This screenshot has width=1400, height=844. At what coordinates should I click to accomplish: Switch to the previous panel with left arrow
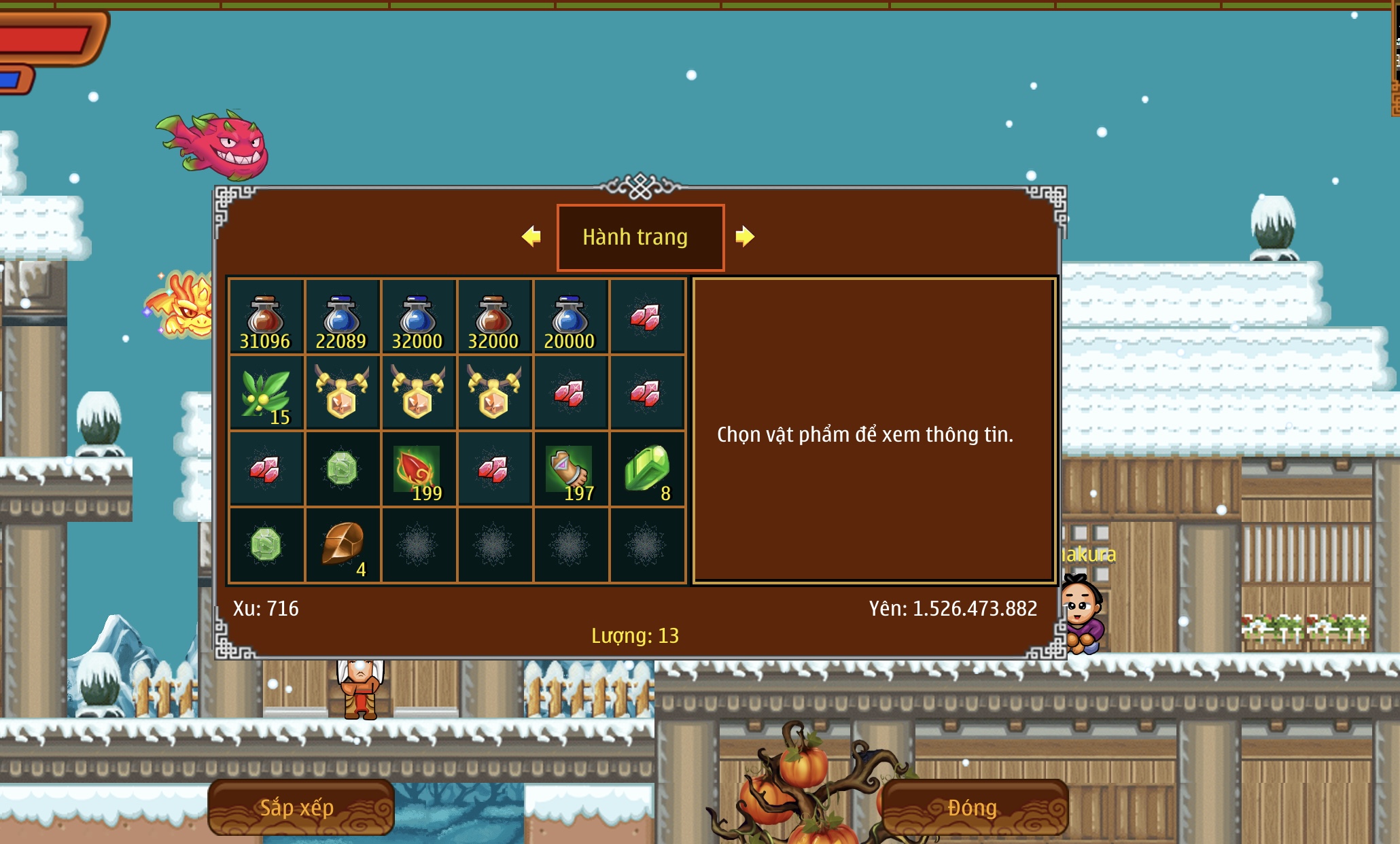[x=531, y=236]
